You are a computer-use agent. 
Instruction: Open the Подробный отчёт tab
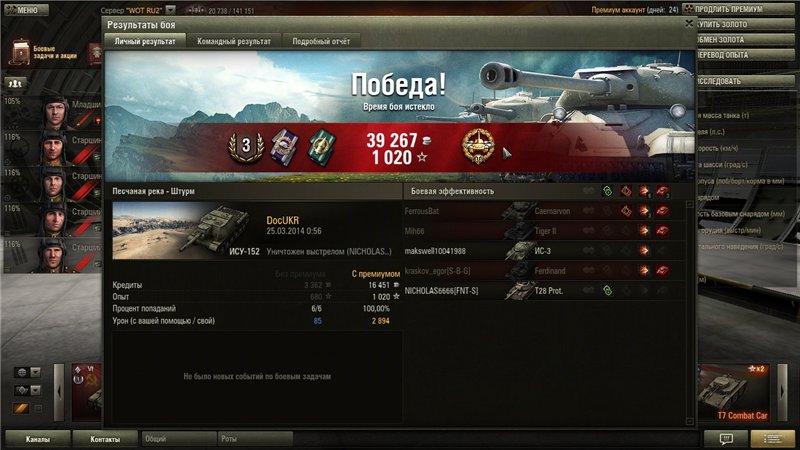tap(321, 42)
